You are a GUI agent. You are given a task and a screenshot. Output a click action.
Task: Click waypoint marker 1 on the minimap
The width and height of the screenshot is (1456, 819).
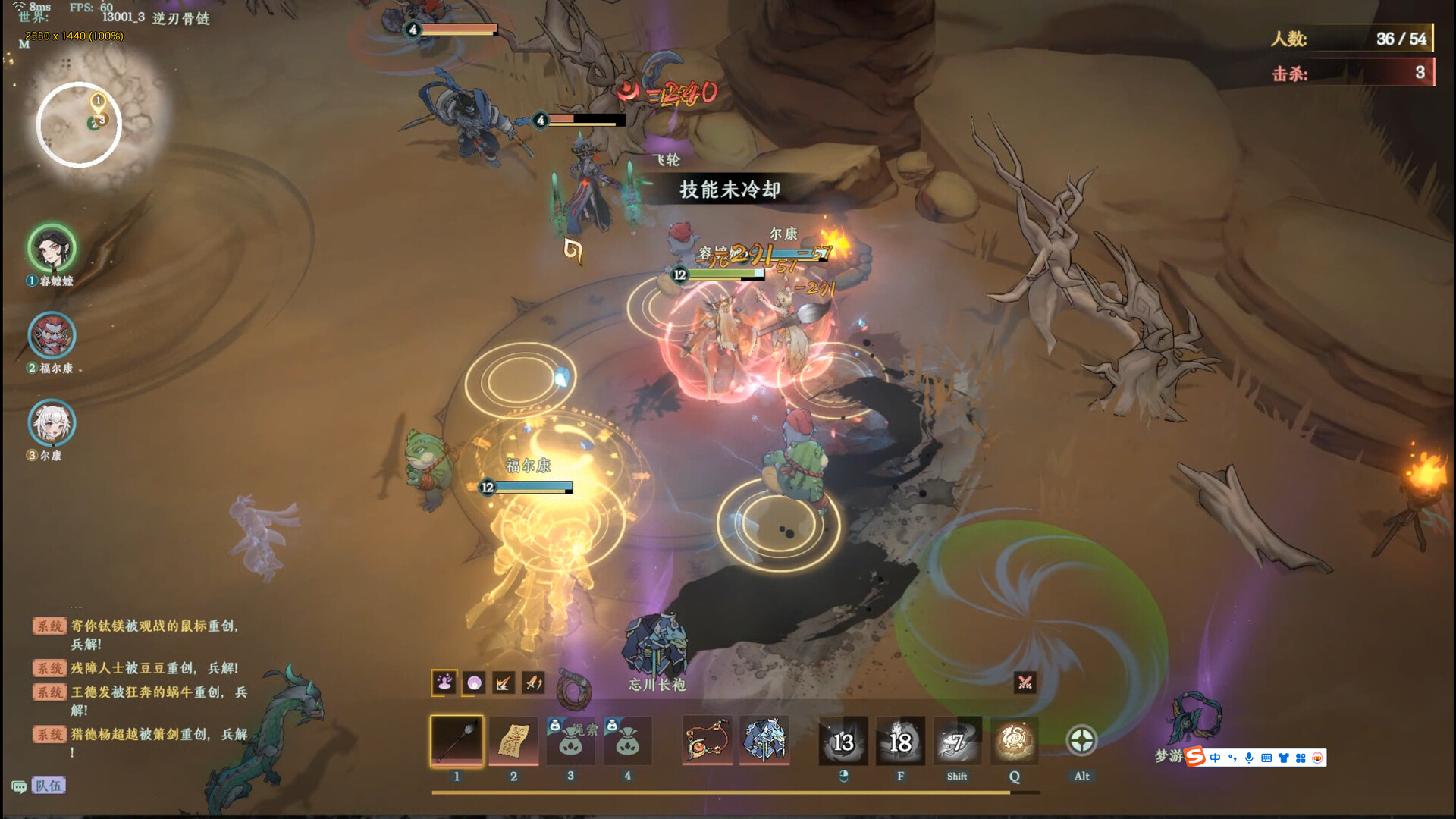97,99
